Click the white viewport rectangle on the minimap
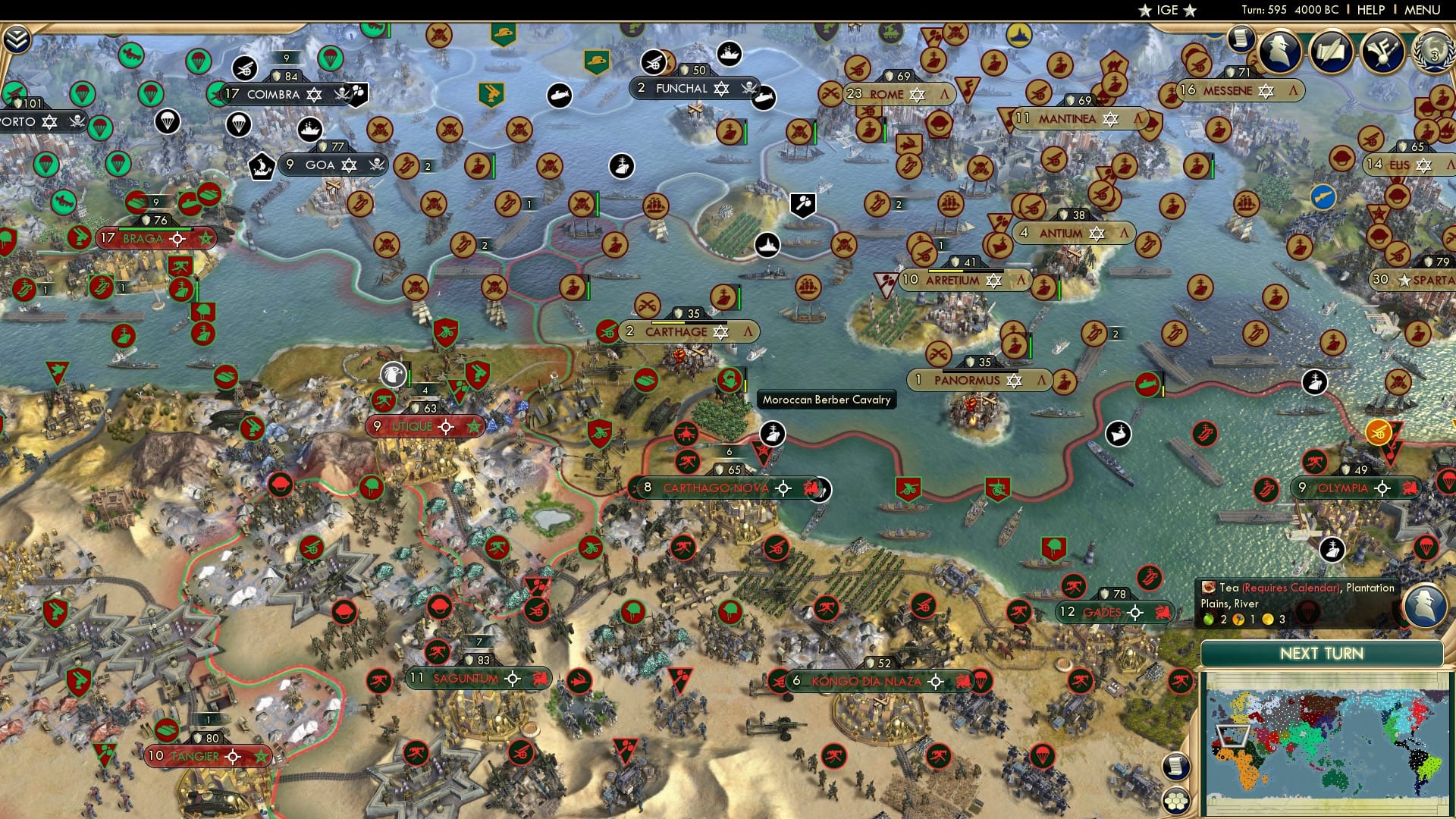 1233,736
